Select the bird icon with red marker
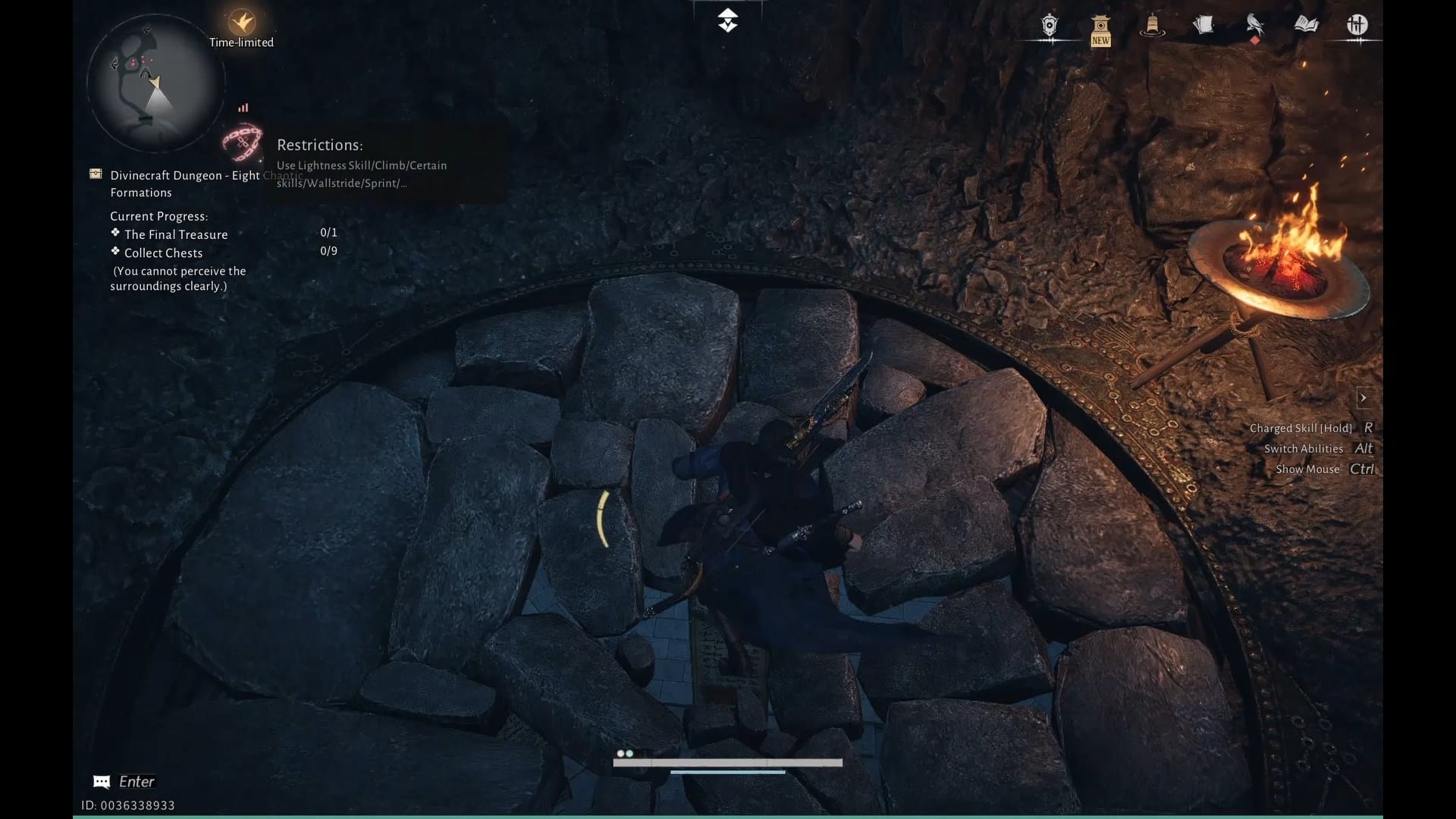 (x=1255, y=27)
